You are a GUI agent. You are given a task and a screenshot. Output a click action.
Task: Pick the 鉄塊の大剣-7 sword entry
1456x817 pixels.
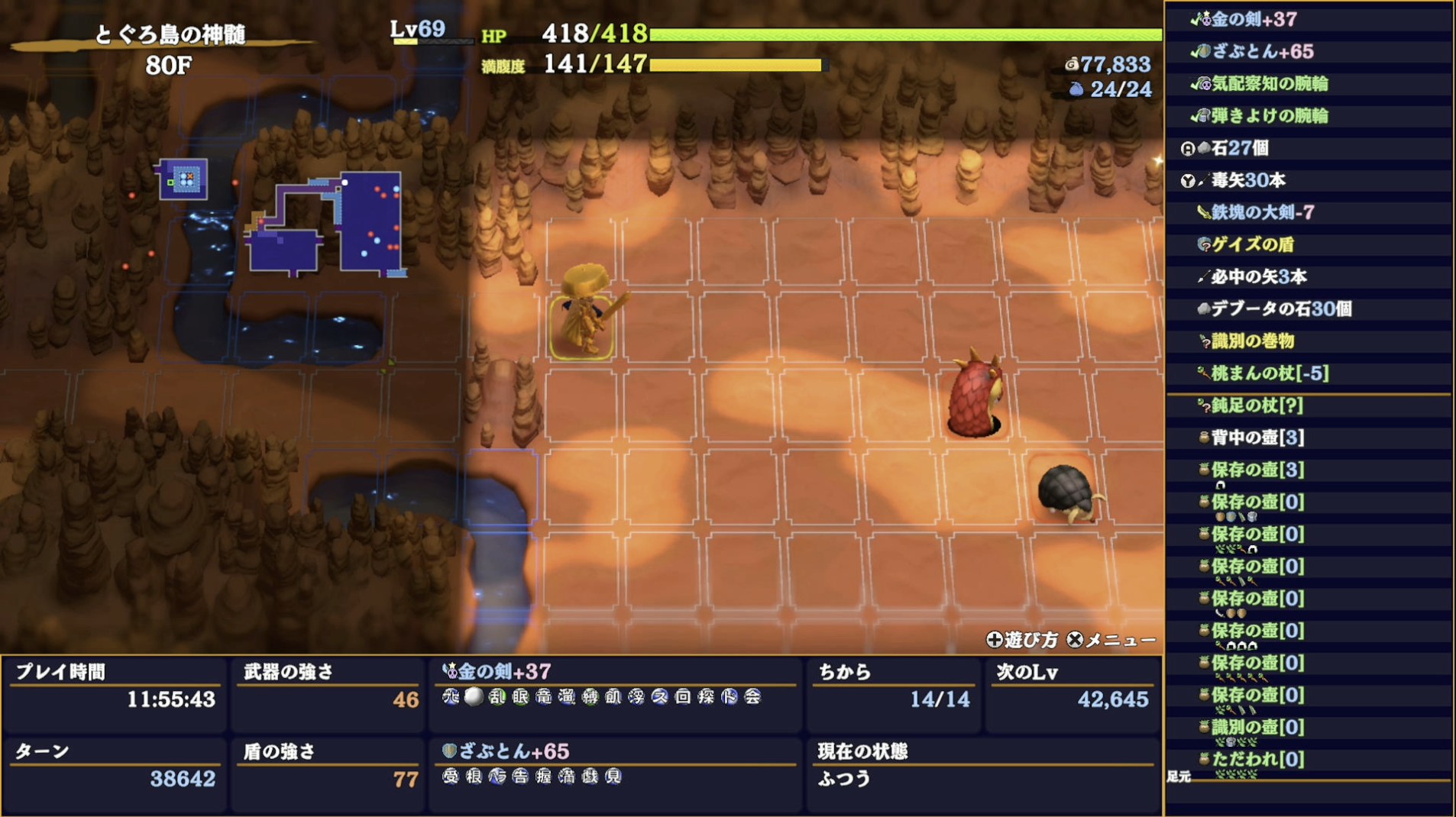[x=1262, y=212]
